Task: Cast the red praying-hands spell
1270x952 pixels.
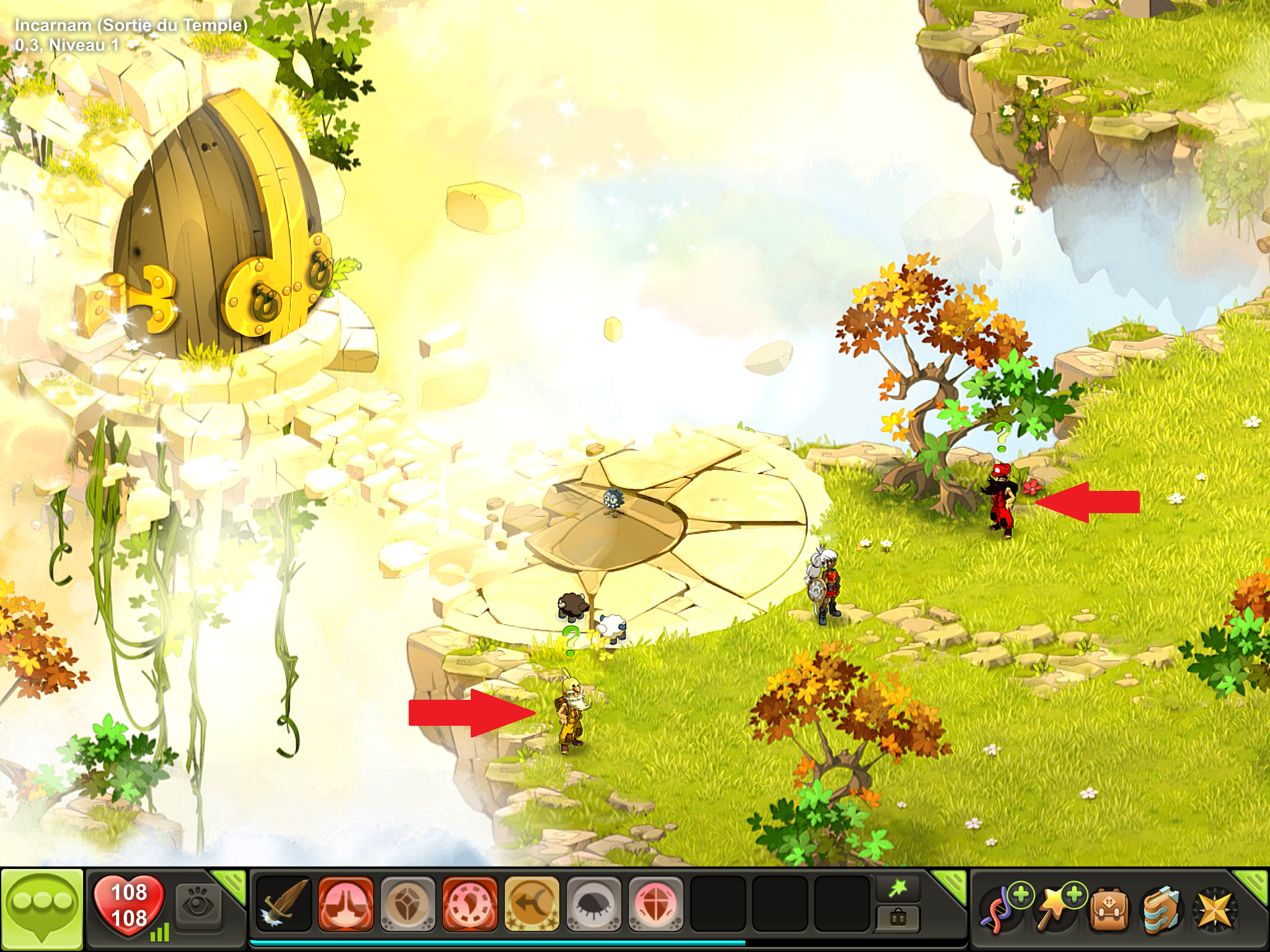Action: 346,904
